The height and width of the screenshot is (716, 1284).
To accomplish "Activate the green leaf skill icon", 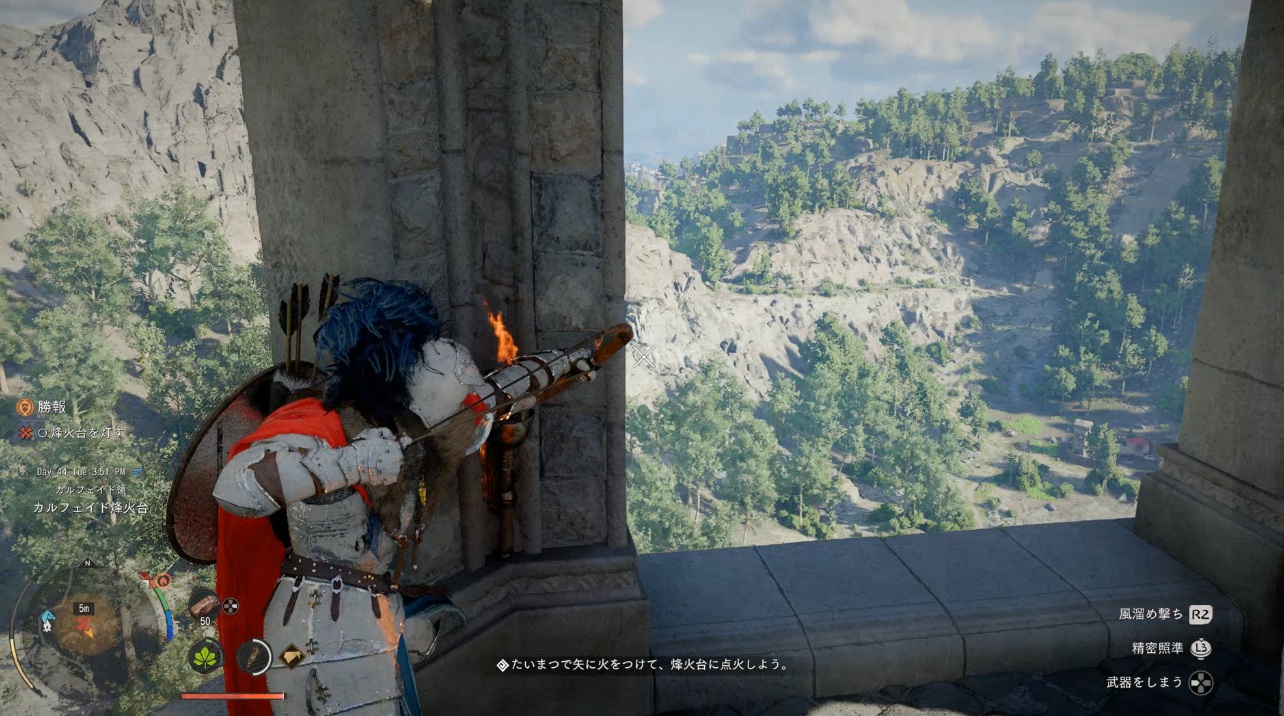I will pos(204,655).
